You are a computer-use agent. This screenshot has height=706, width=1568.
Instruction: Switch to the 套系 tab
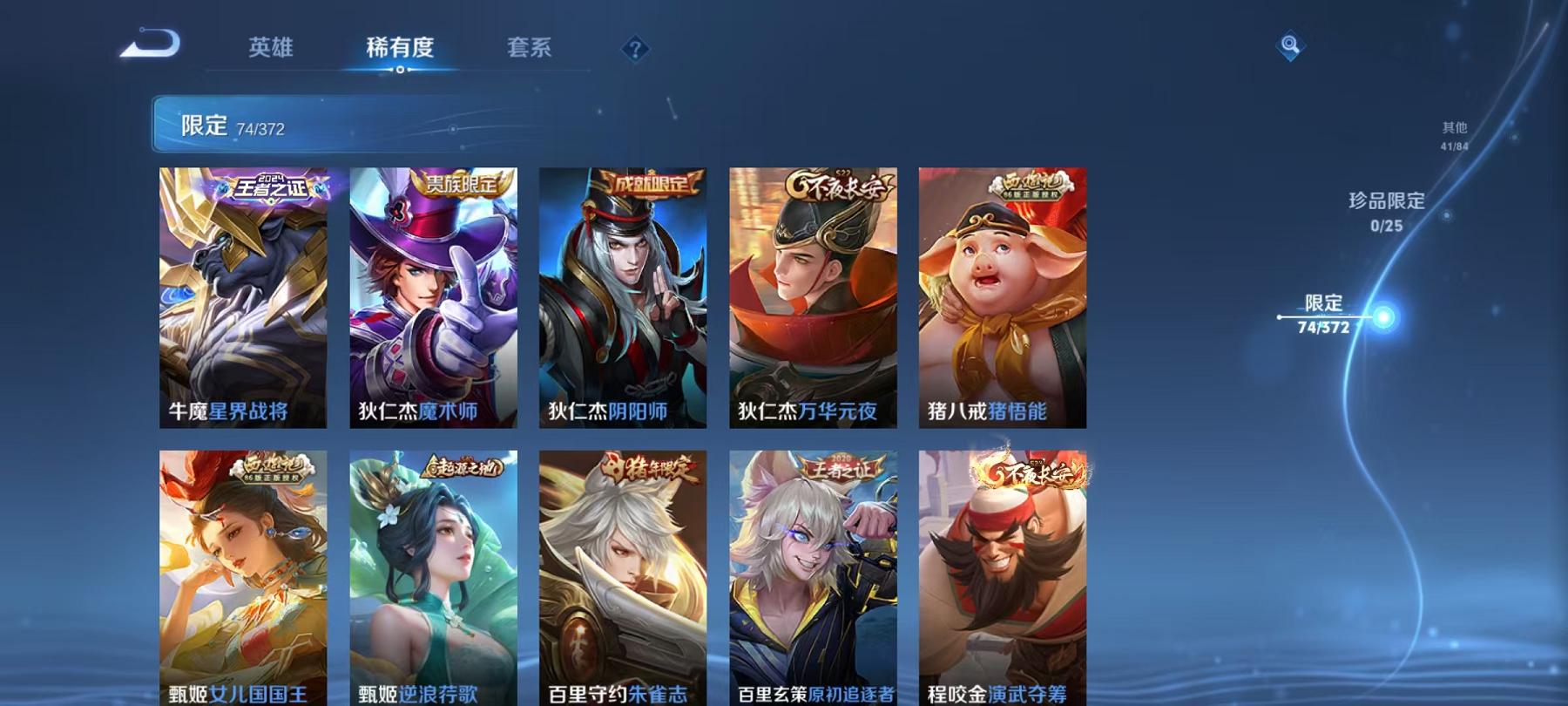(x=531, y=50)
